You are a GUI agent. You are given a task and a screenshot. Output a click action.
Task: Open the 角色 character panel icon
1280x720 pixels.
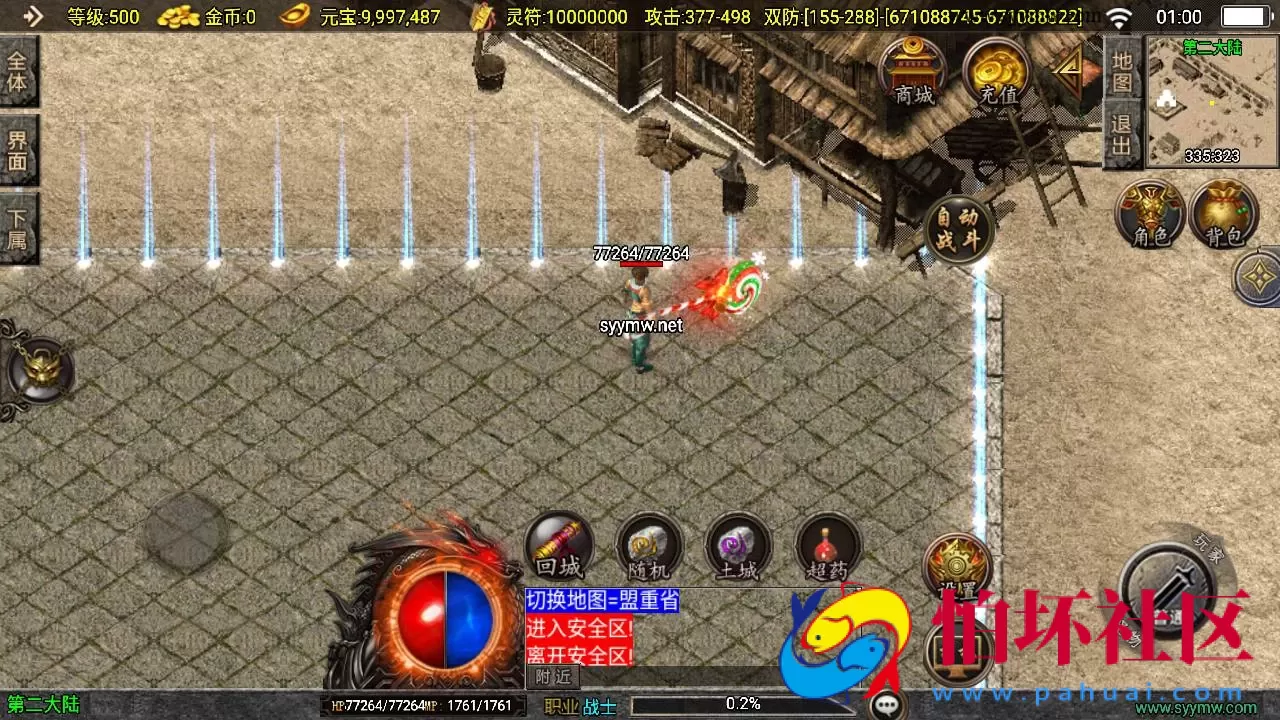(x=1149, y=213)
